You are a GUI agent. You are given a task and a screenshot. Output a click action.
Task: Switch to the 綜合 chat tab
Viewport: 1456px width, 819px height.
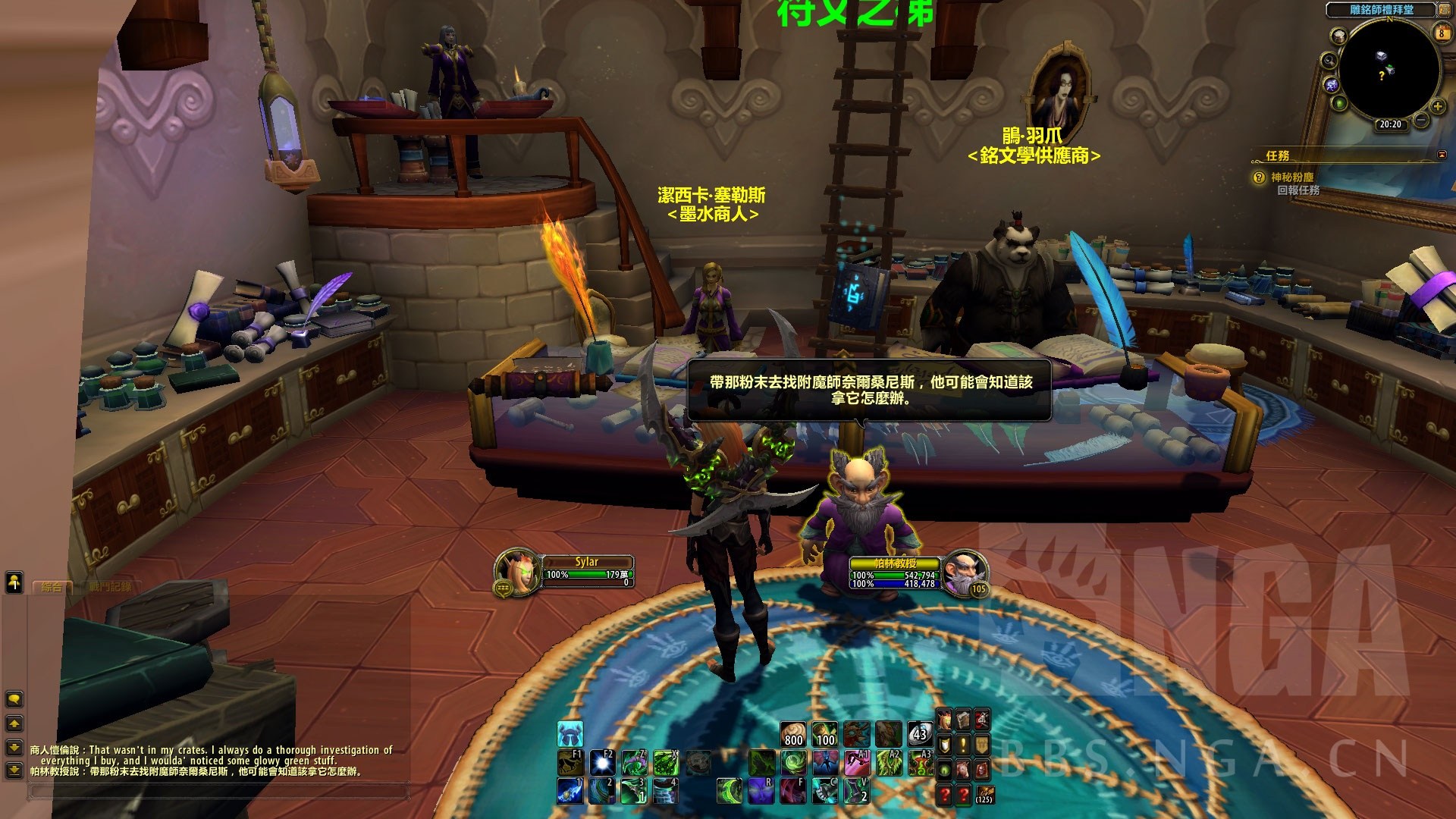(x=52, y=587)
